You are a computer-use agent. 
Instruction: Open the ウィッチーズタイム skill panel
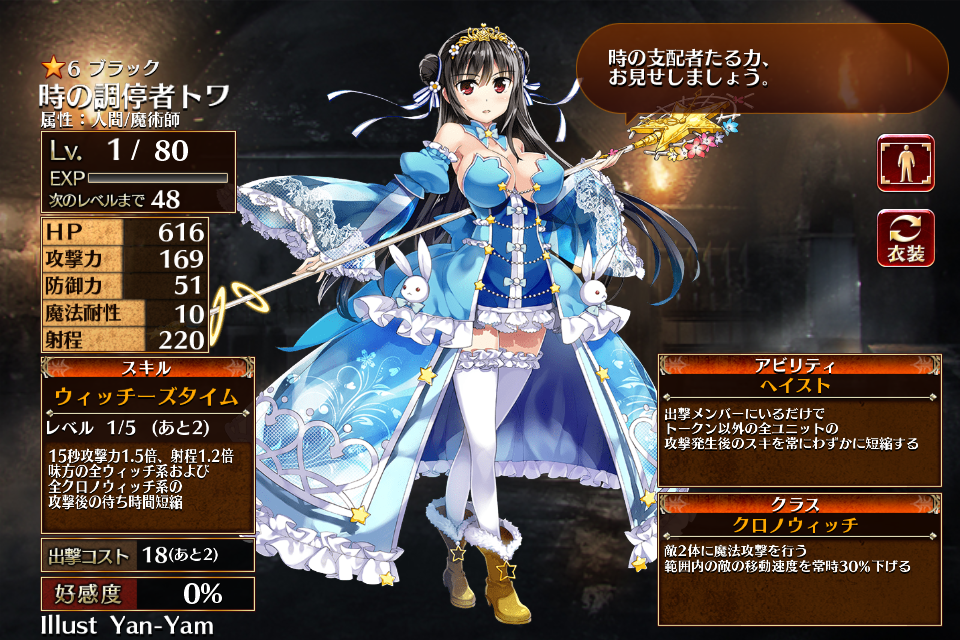pos(147,396)
